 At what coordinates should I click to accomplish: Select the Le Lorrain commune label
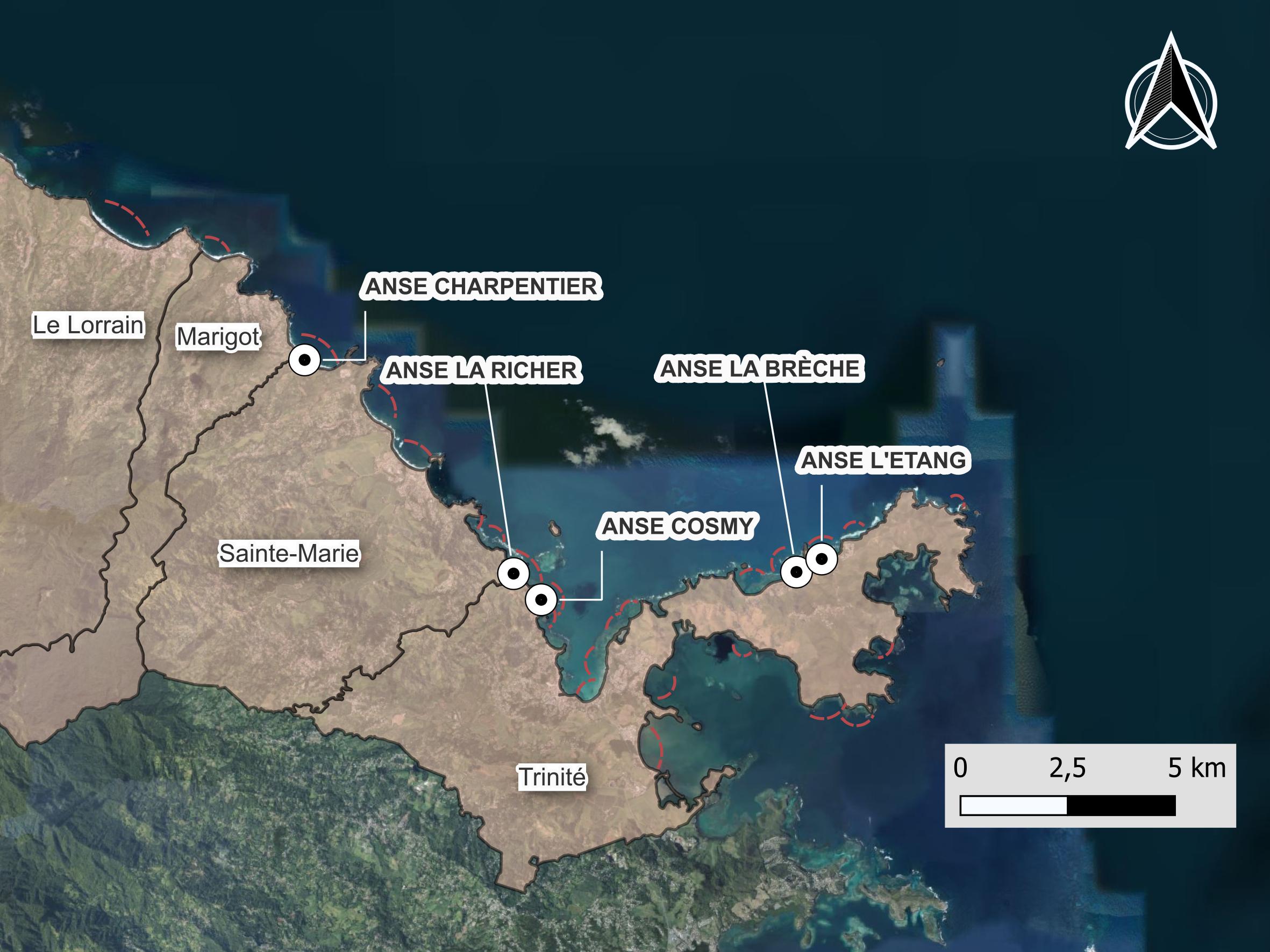click(88, 325)
